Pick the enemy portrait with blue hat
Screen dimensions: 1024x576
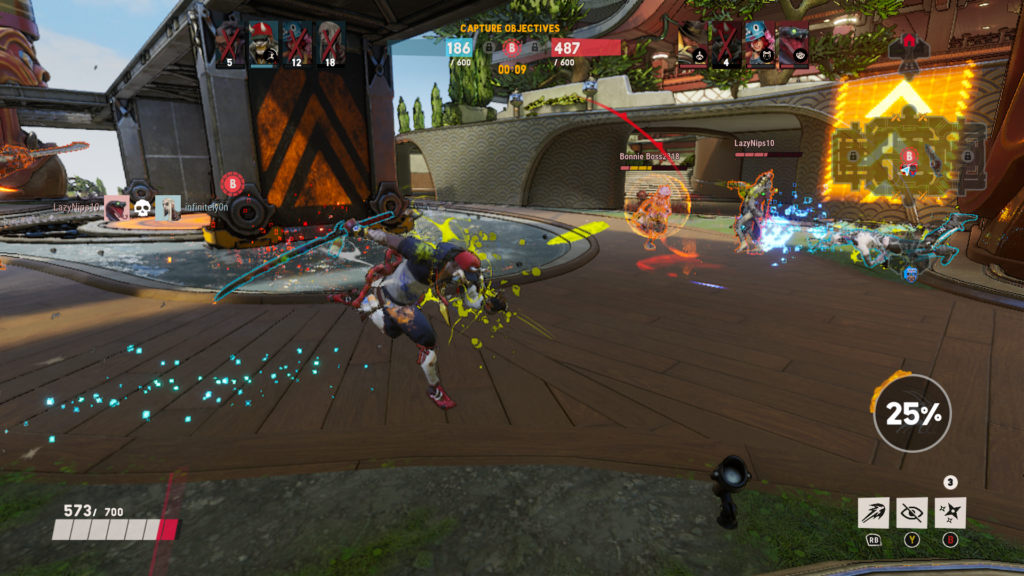tap(759, 44)
